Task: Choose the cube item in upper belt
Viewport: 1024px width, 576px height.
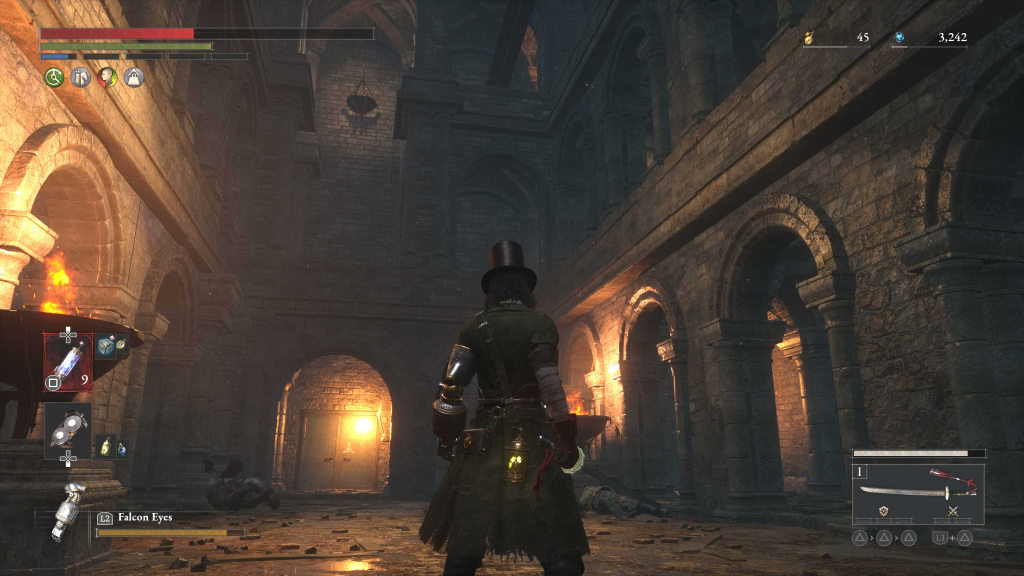Action: [x=105, y=346]
